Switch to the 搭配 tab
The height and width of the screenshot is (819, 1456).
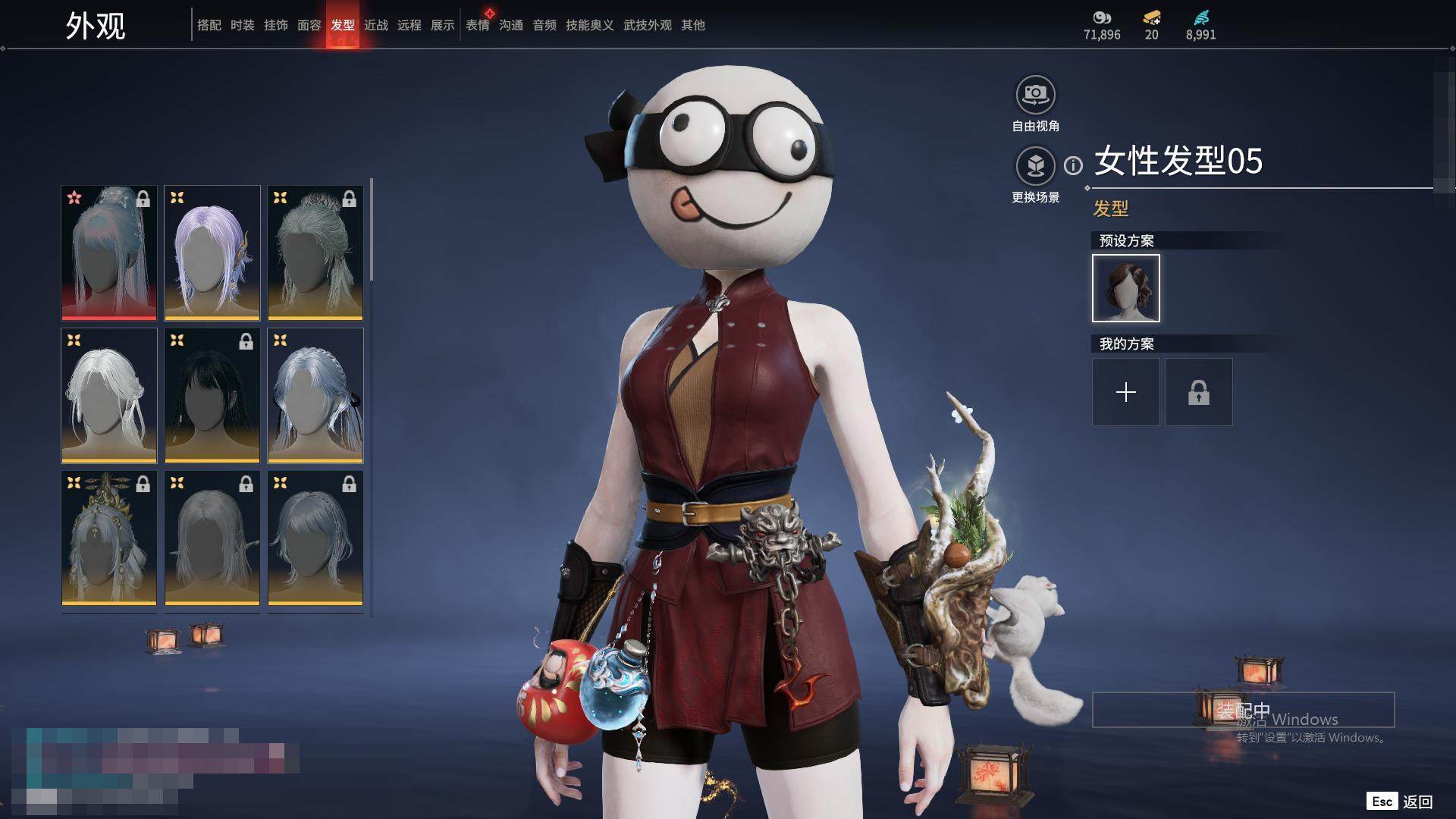pos(209,25)
